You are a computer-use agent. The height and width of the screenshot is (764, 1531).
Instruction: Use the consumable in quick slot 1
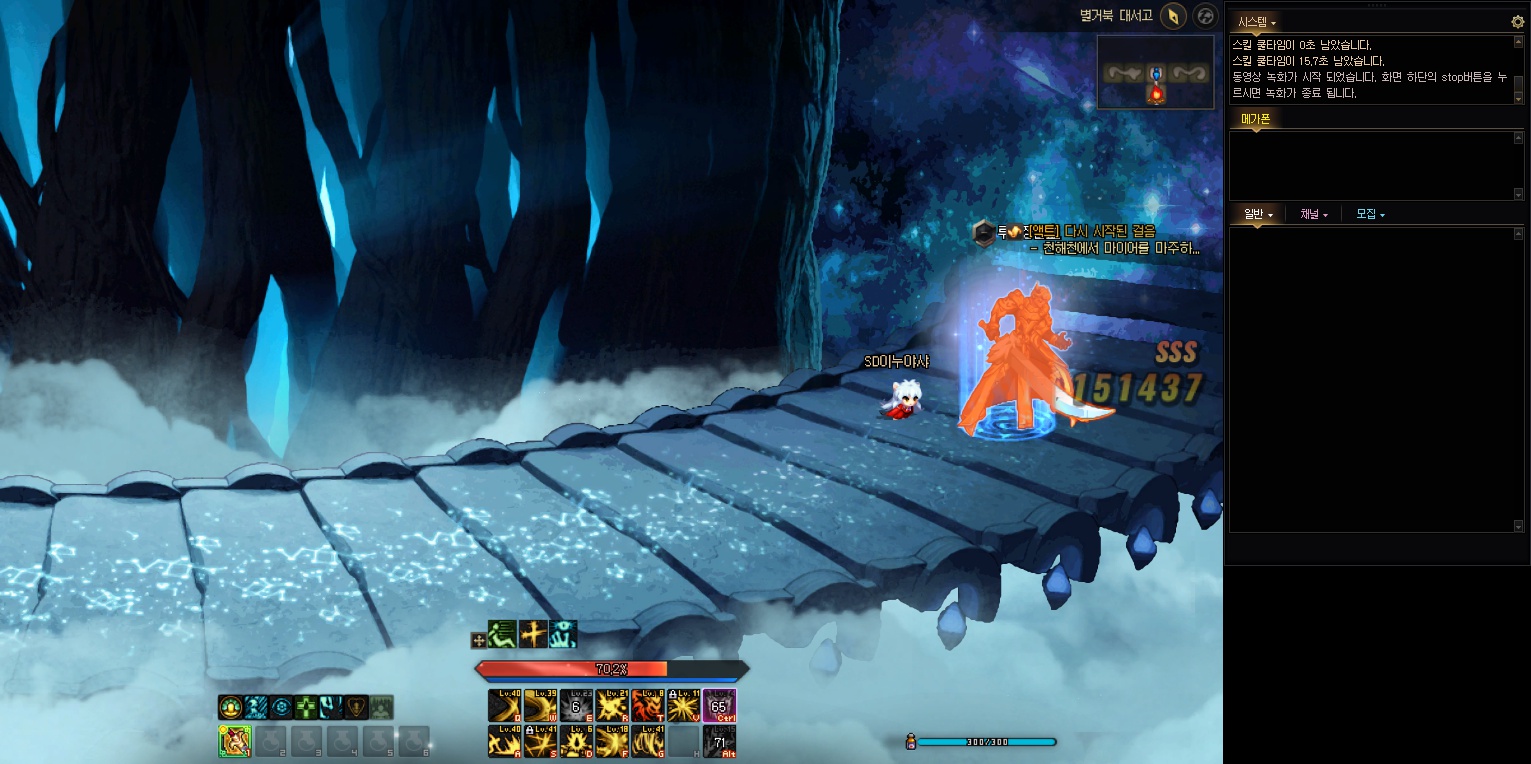[234, 741]
